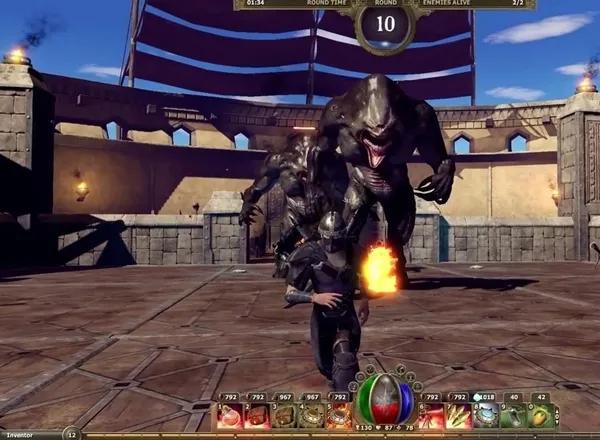The height and width of the screenshot is (440, 600).
Task: Select the green item in hotbar slot 9
Action: pos(512,416)
